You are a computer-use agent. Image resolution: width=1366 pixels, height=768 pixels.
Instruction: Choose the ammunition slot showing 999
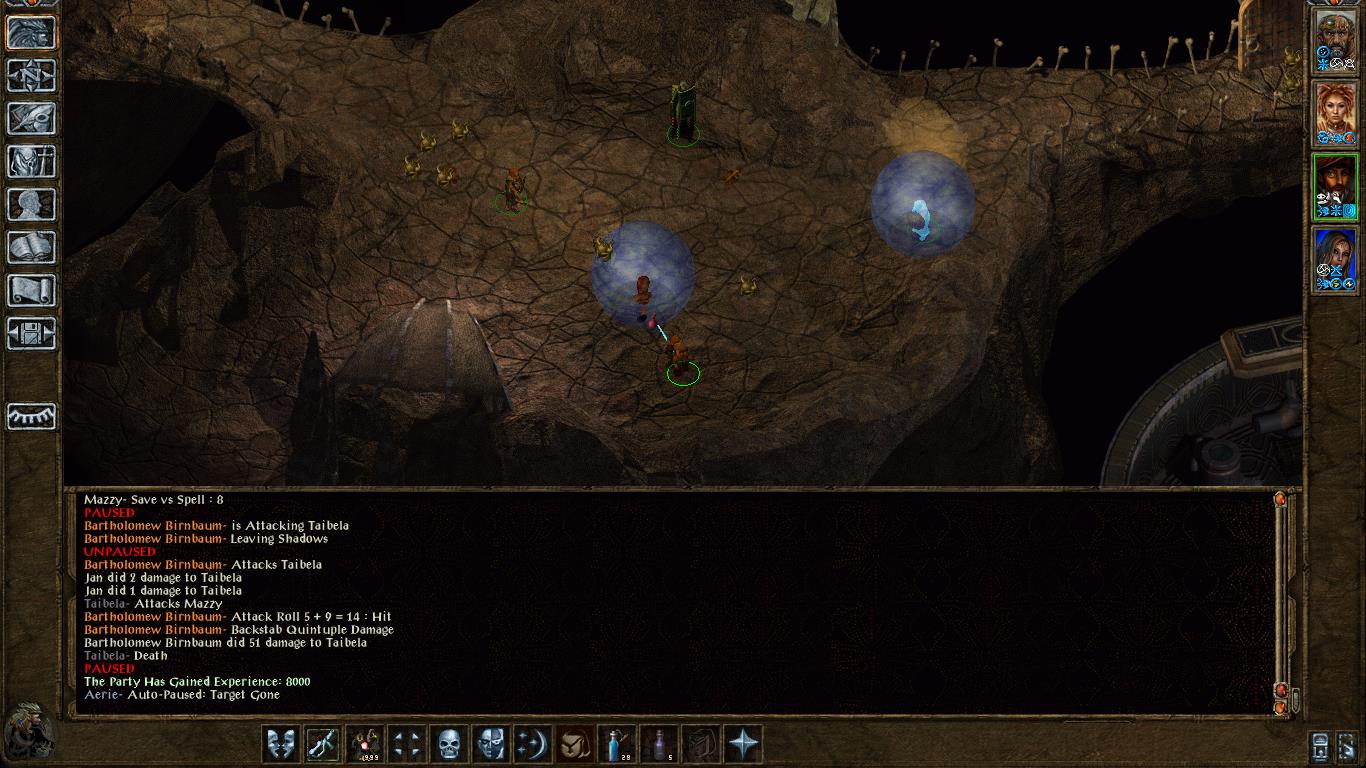click(365, 744)
